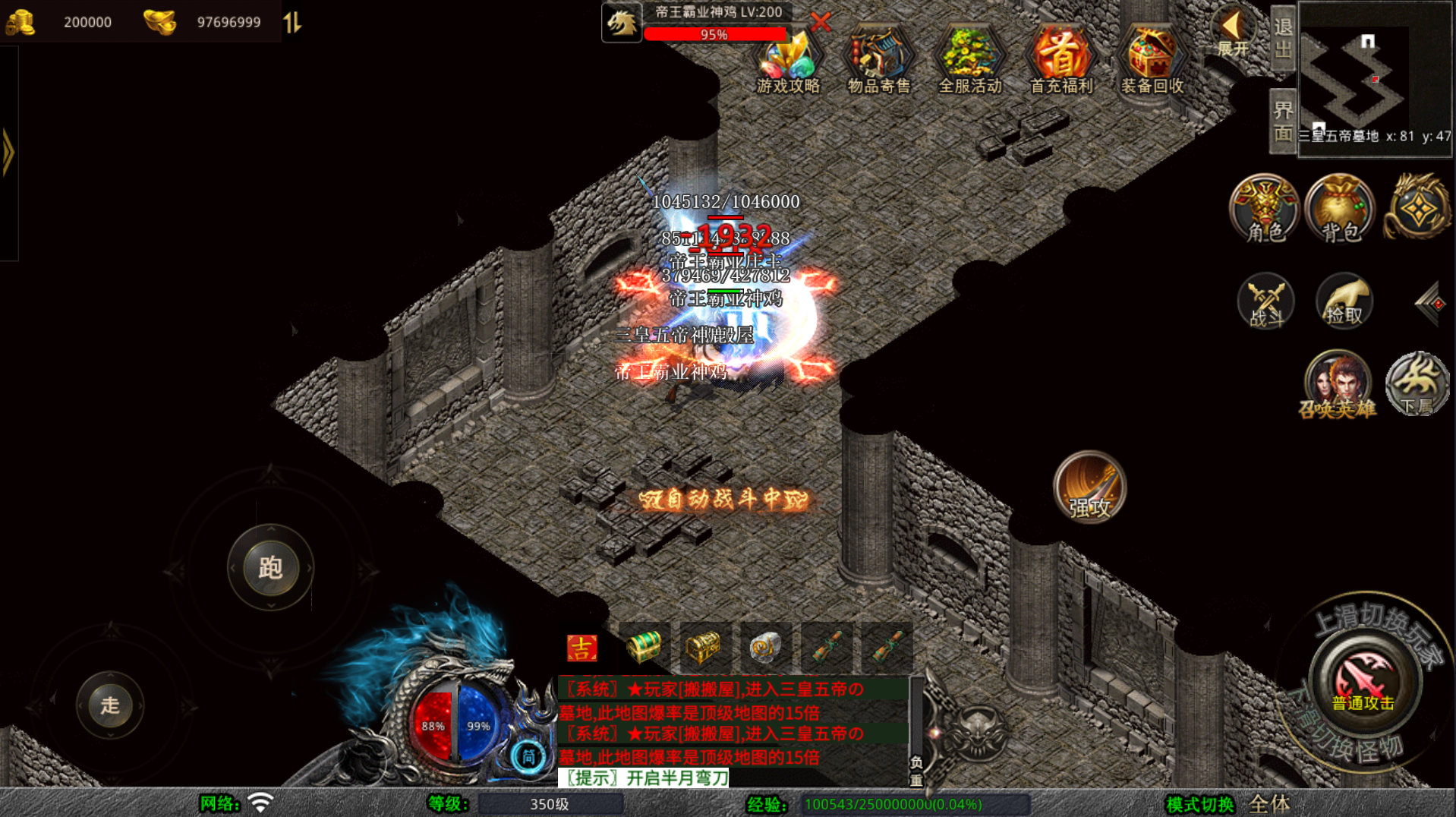The height and width of the screenshot is (817, 1456).
Task: Select the 走 walk movement button
Action: click(x=110, y=705)
